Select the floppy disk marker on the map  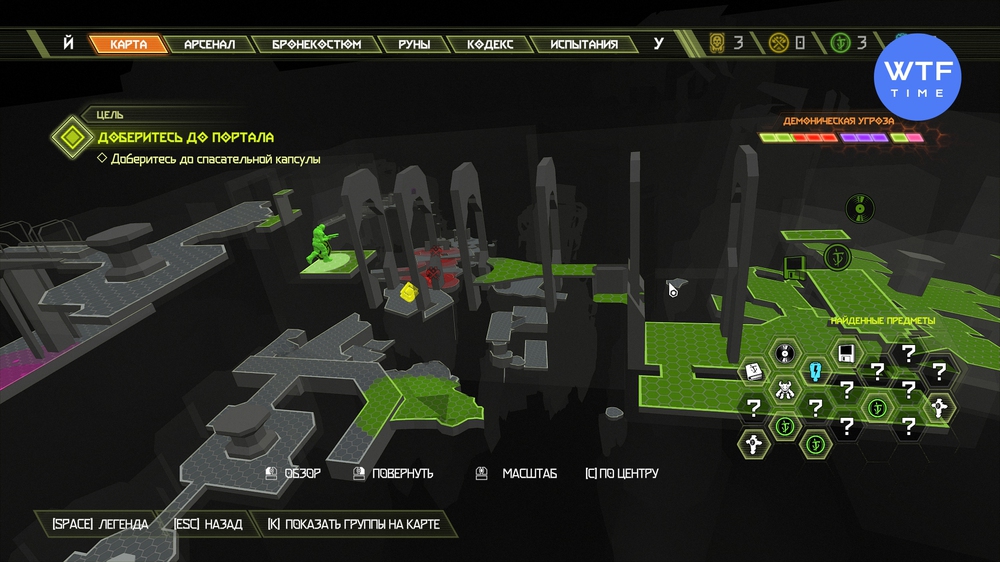pos(795,267)
